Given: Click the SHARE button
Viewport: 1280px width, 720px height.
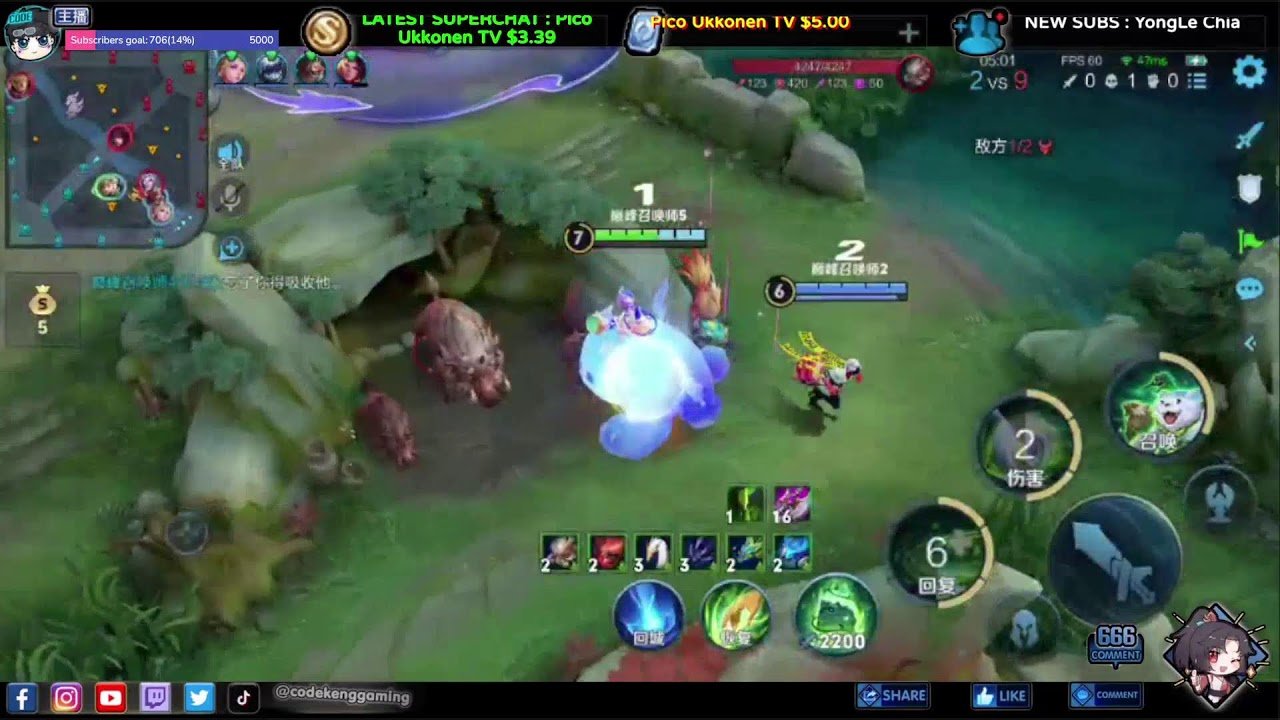Looking at the screenshot, I should (893, 696).
